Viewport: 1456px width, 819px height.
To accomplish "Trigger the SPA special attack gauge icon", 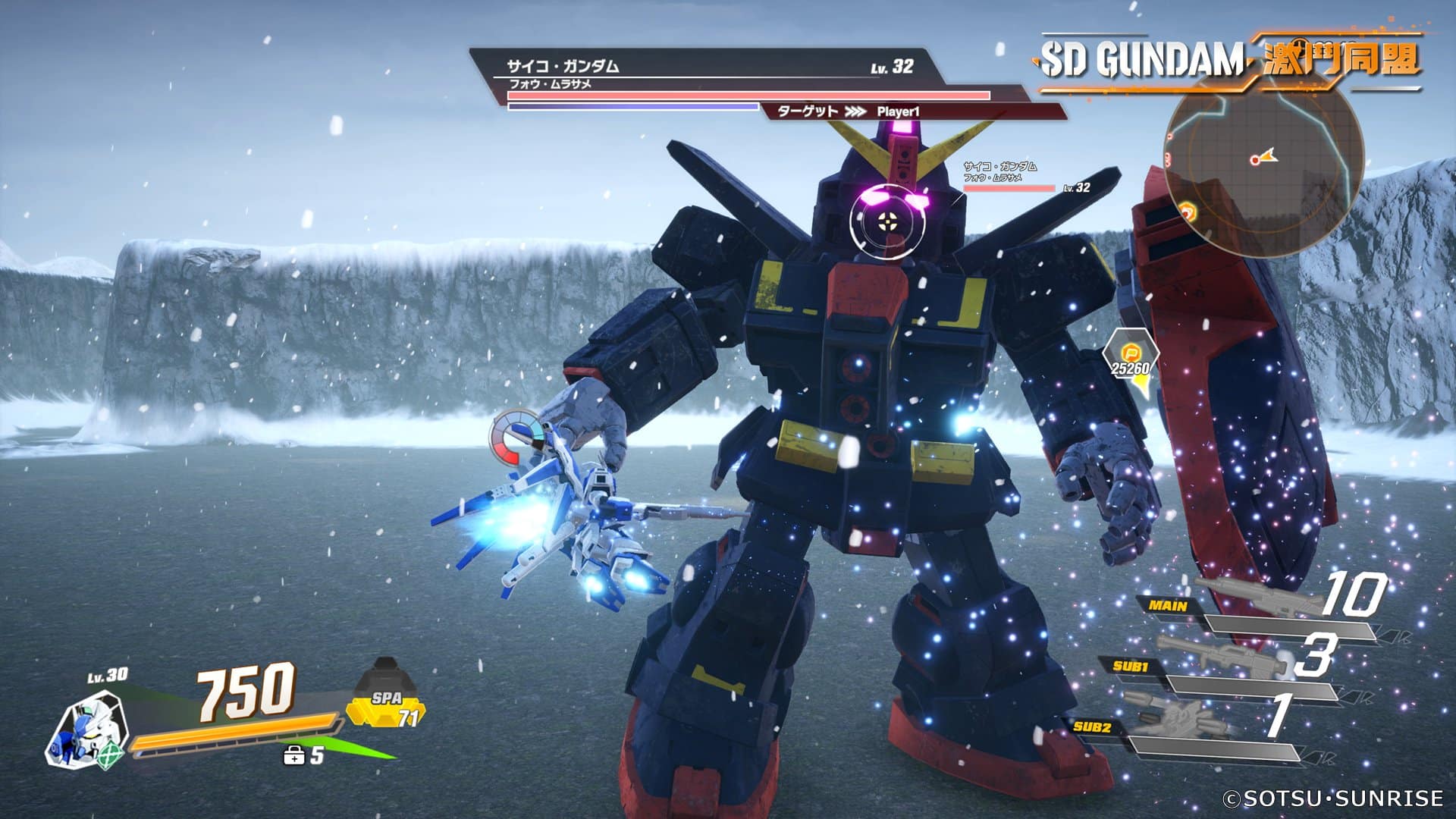I will pyautogui.click(x=386, y=694).
